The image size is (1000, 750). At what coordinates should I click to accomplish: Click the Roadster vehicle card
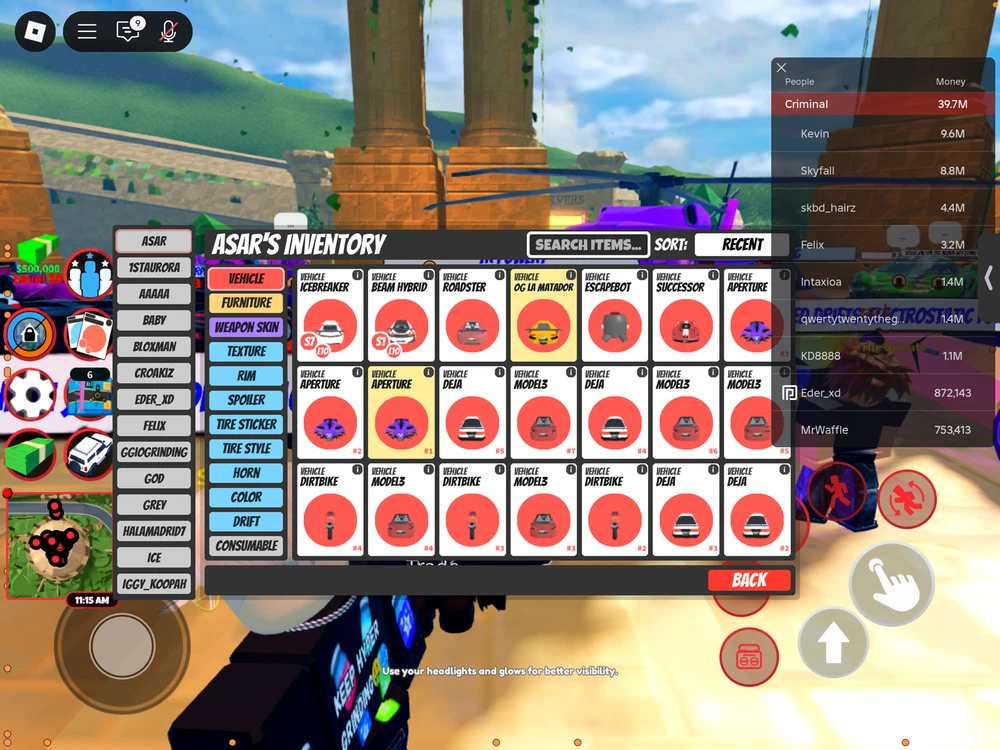[472, 314]
